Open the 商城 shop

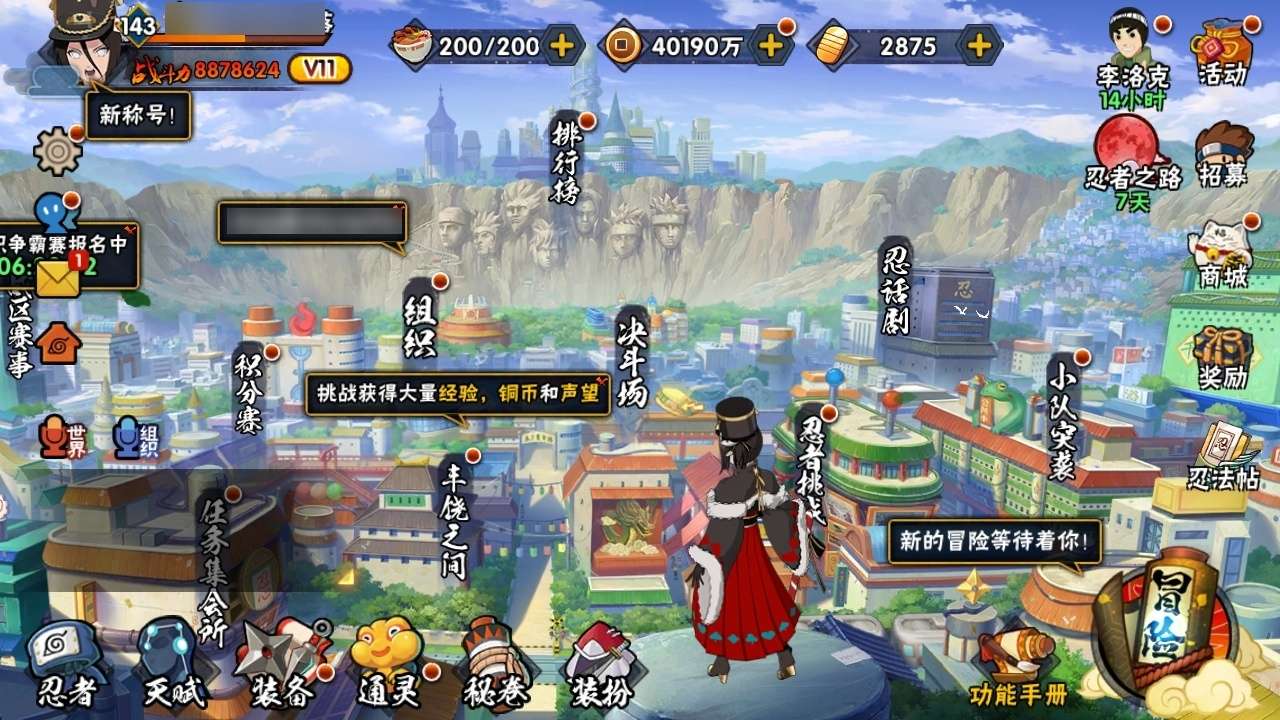1224,256
